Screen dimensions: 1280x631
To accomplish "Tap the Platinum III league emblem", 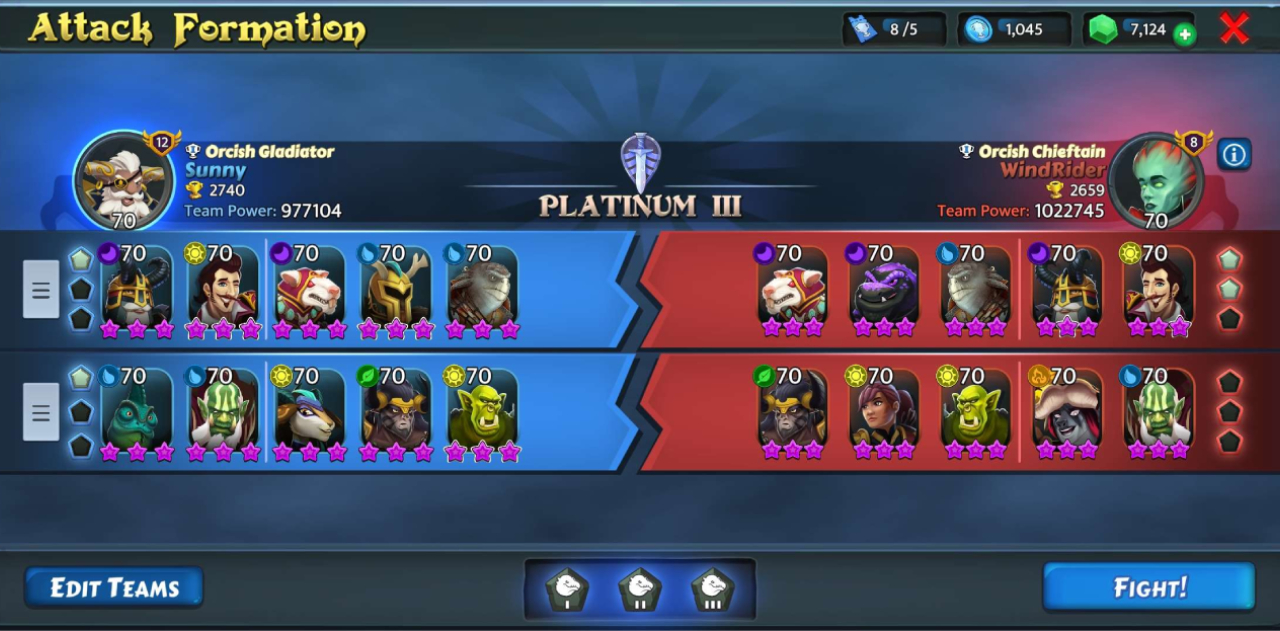I will [x=640, y=163].
